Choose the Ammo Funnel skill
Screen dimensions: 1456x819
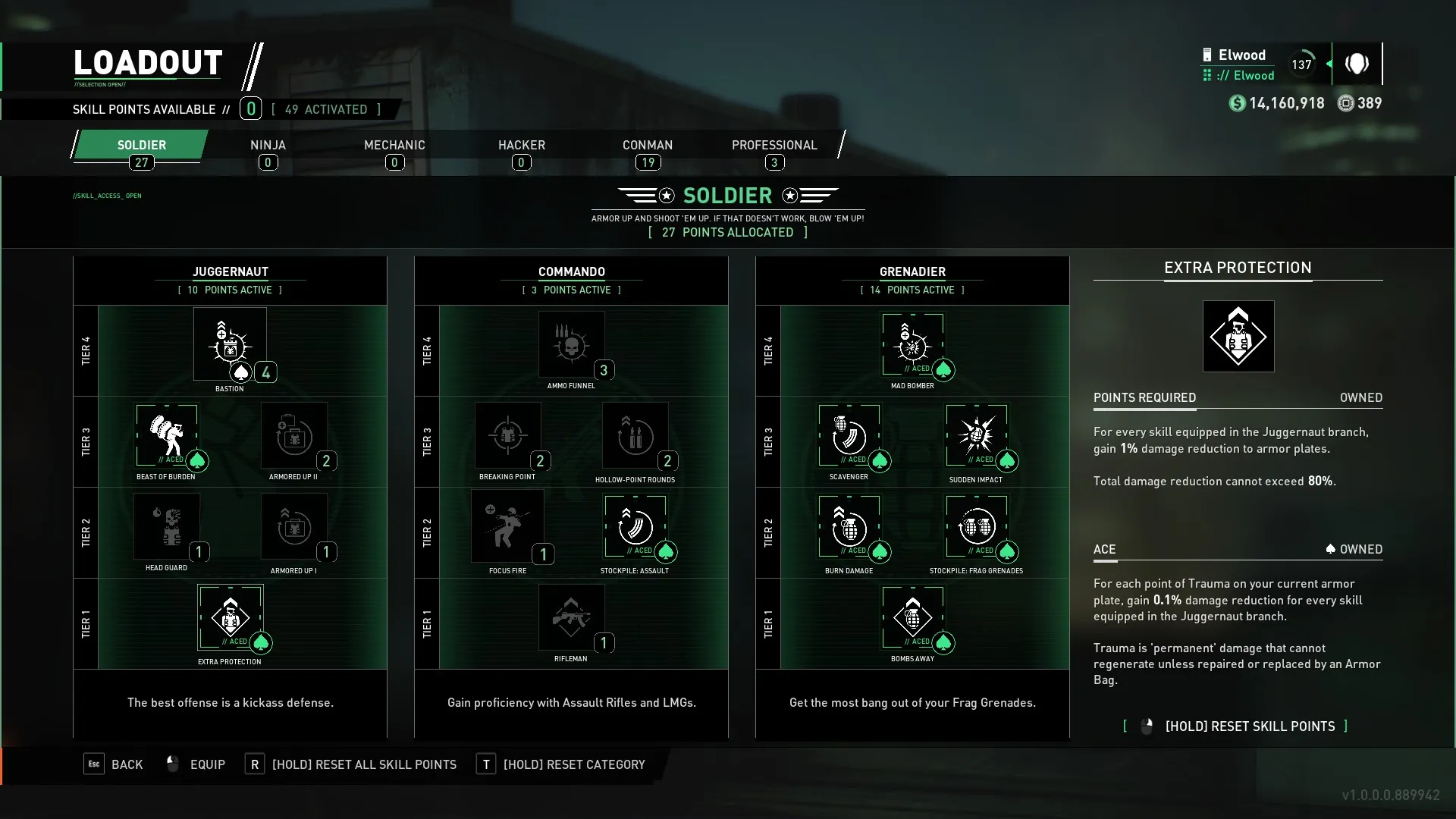pos(572,345)
